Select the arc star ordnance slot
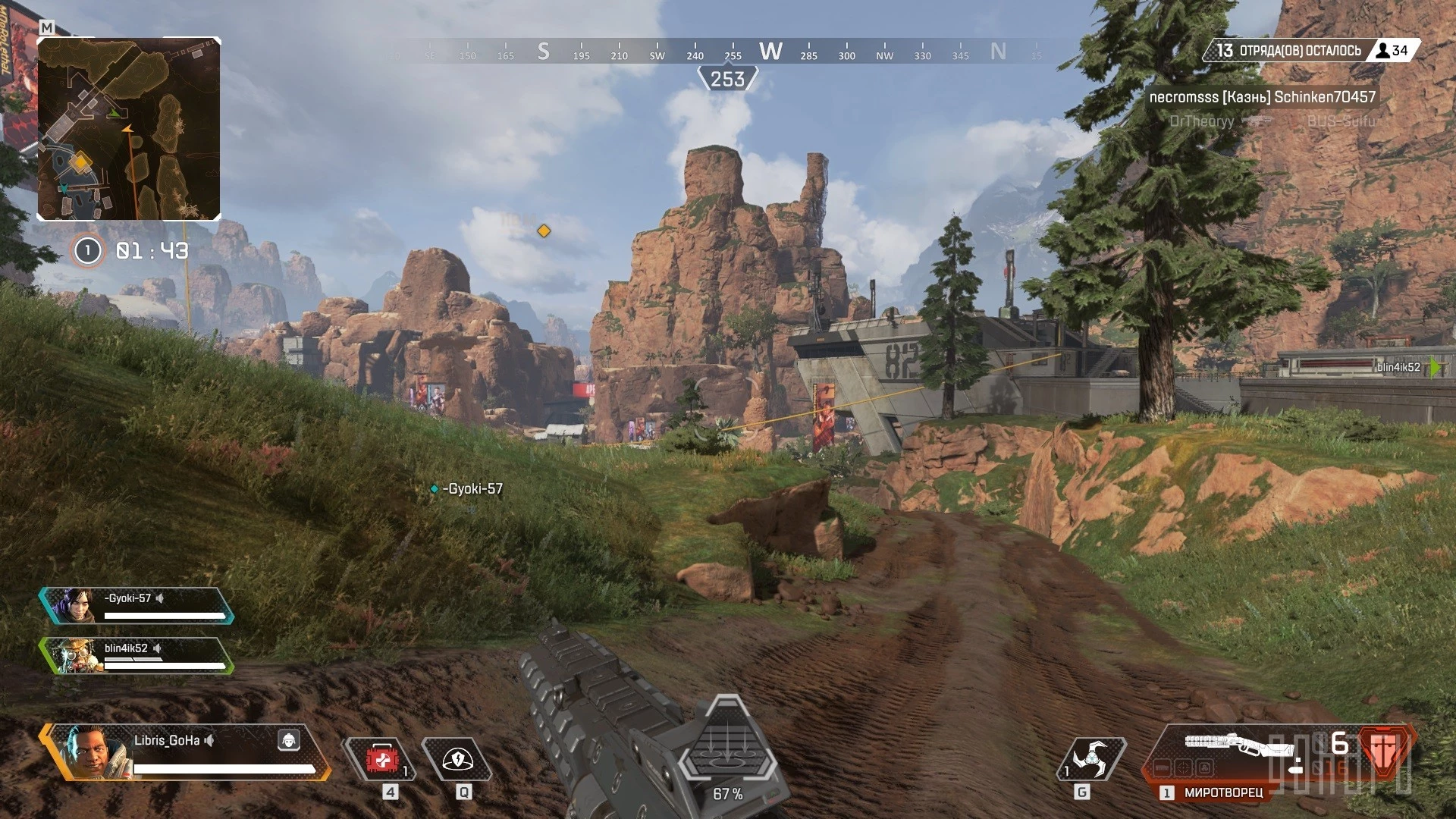Screen dimensions: 1456x819 click(x=1090, y=759)
